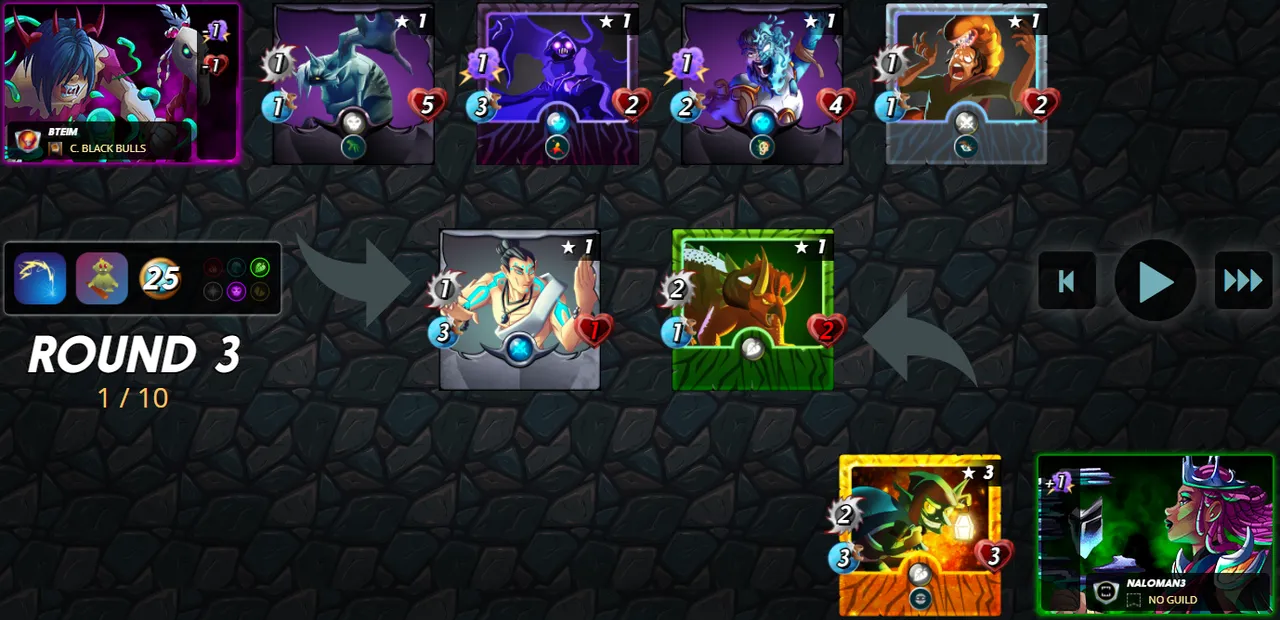Viewport: 1280px width, 620px height.
Task: Select the blue ghostly spirit card
Action: (x=761, y=82)
